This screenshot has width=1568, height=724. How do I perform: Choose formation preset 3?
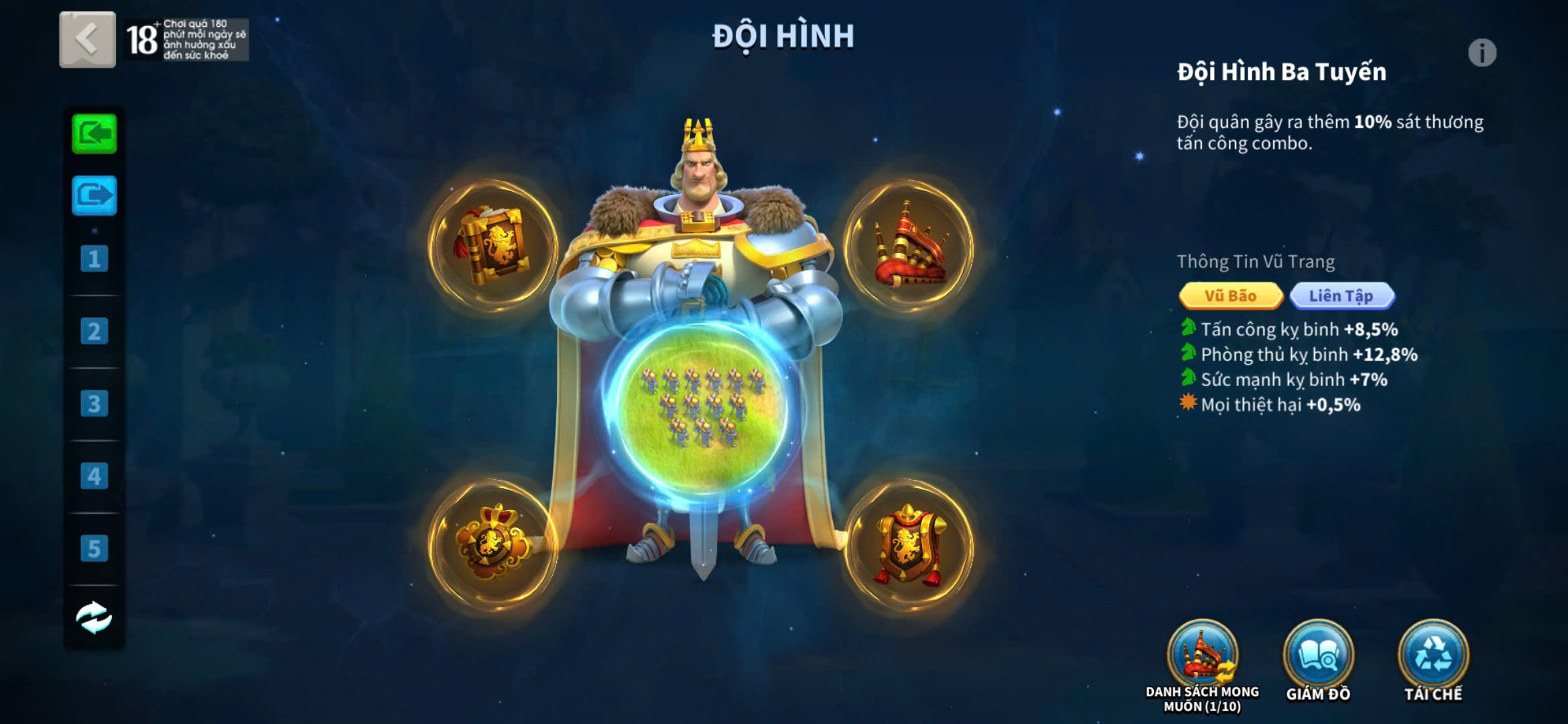coord(94,404)
